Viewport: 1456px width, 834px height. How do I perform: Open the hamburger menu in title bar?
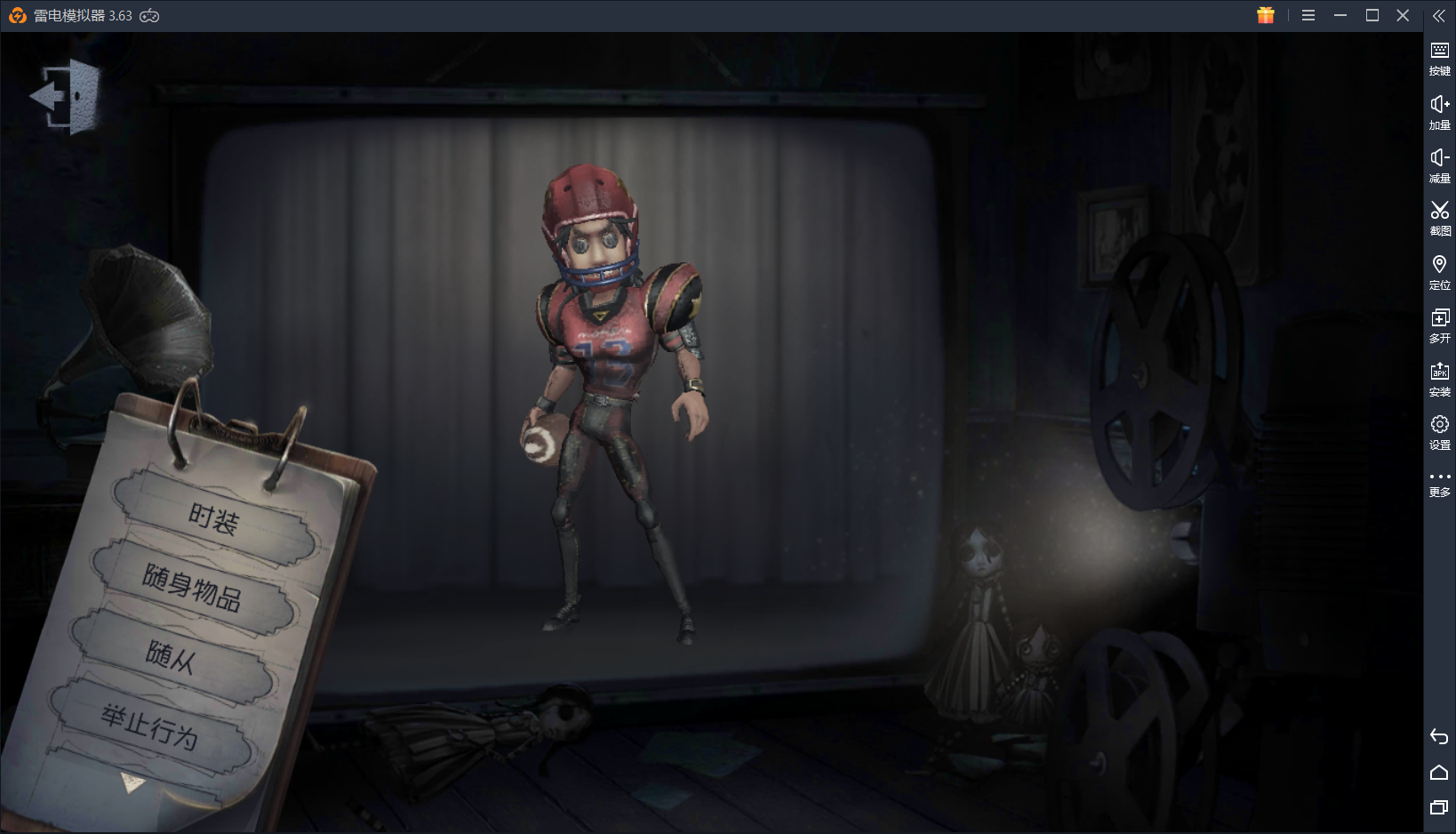pyautogui.click(x=1308, y=15)
